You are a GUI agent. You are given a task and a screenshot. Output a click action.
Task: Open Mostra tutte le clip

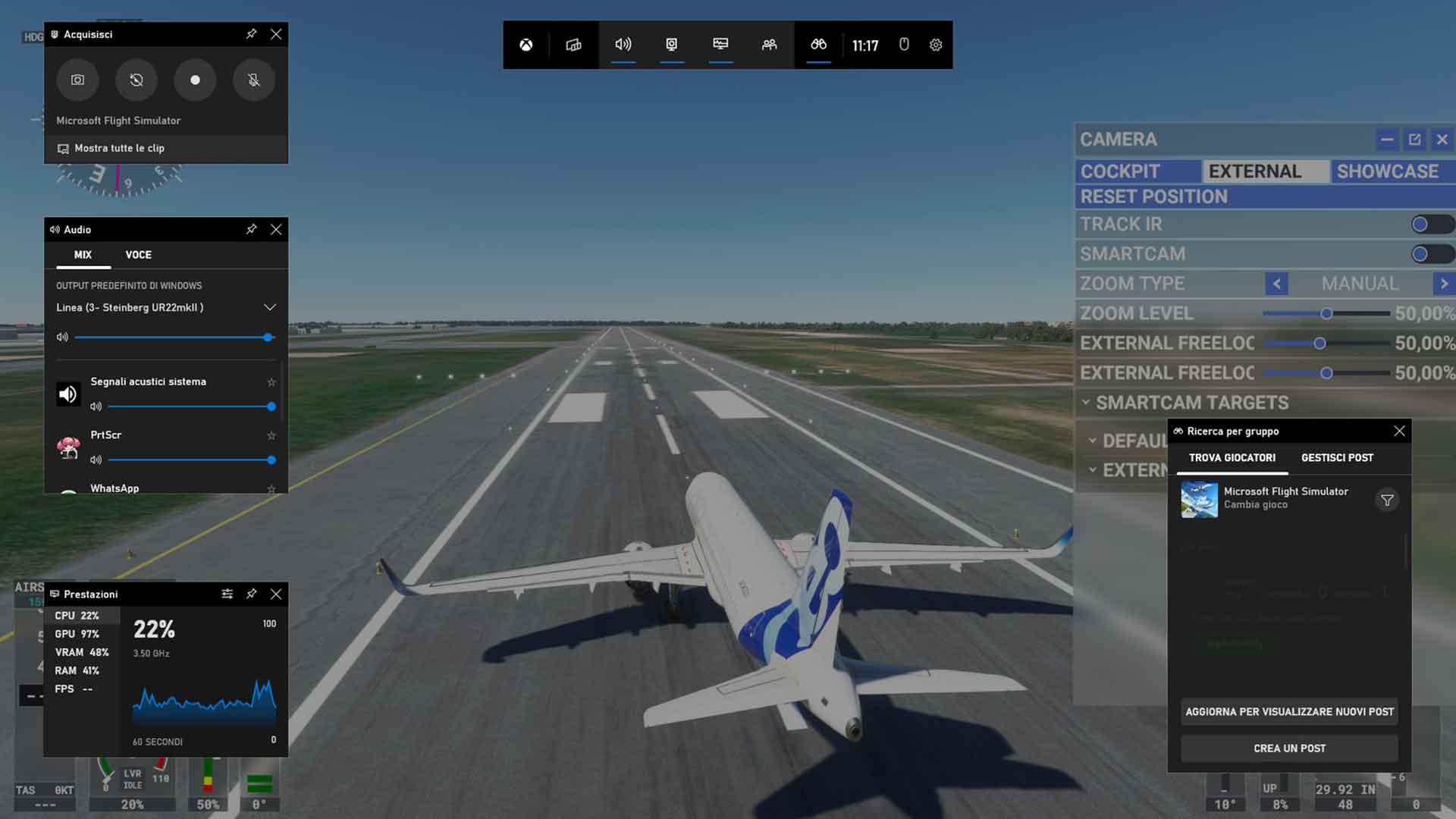119,149
